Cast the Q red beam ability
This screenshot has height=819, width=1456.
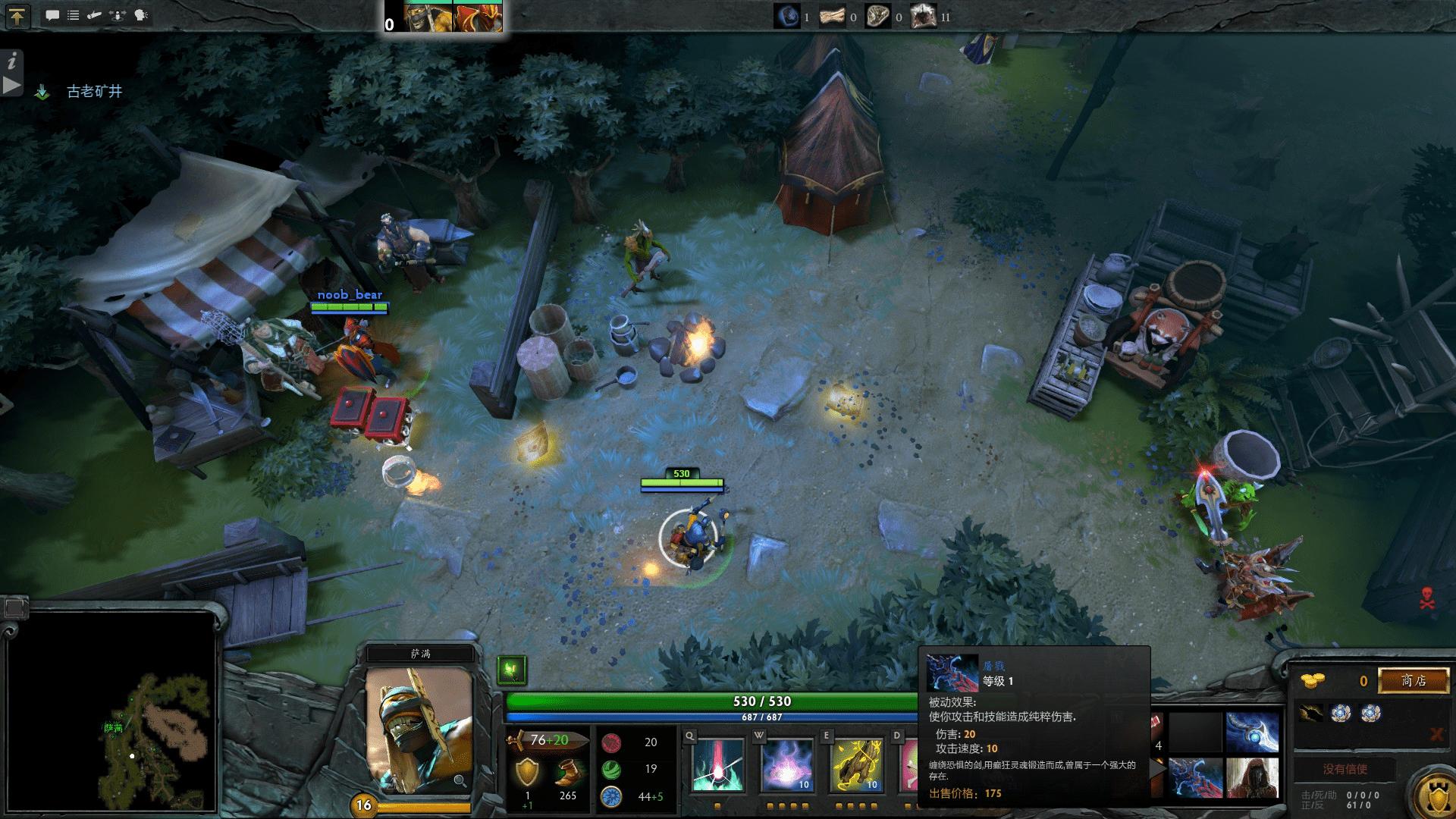pos(717,764)
